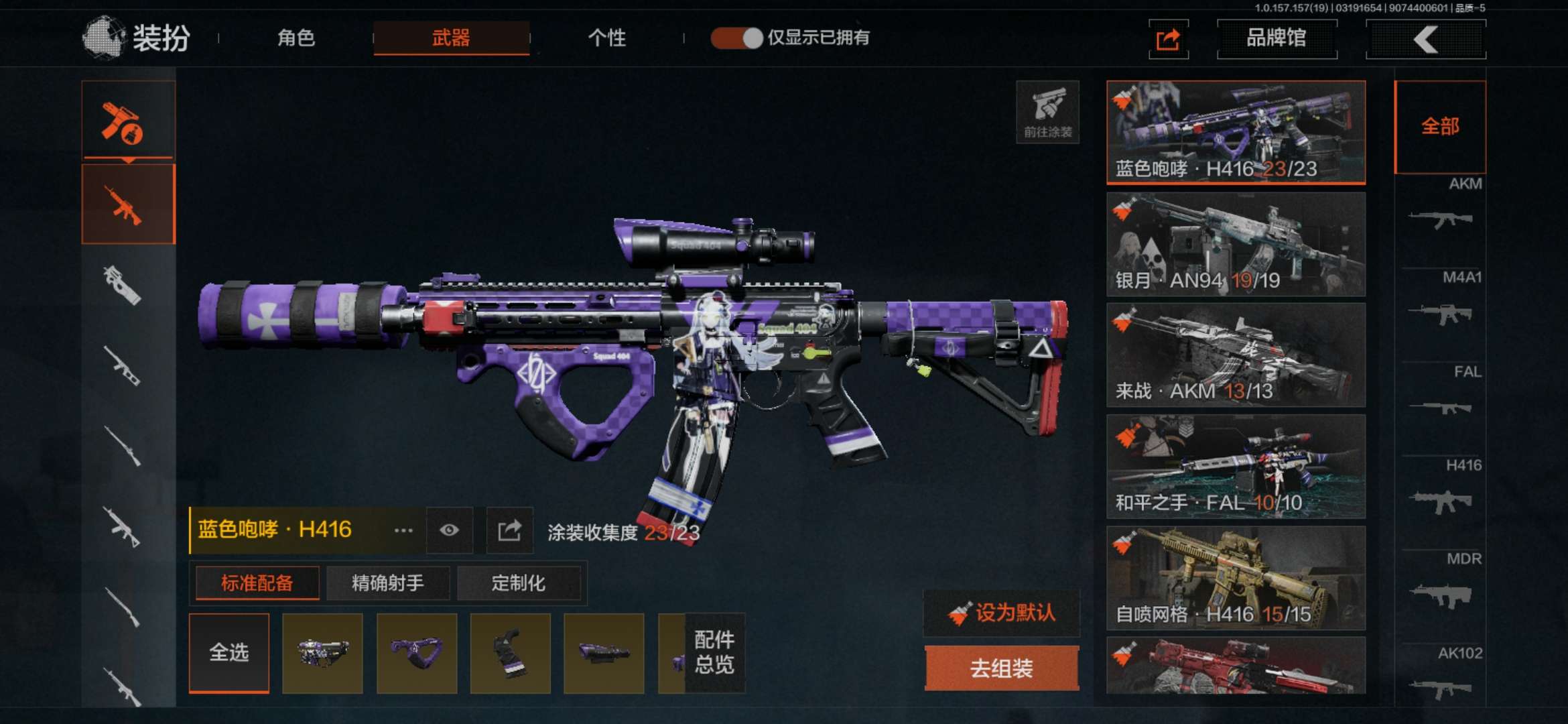Viewport: 1568px width, 724px height.
Task: Open the 品牌馆 brand hall
Action: pyautogui.click(x=1277, y=38)
